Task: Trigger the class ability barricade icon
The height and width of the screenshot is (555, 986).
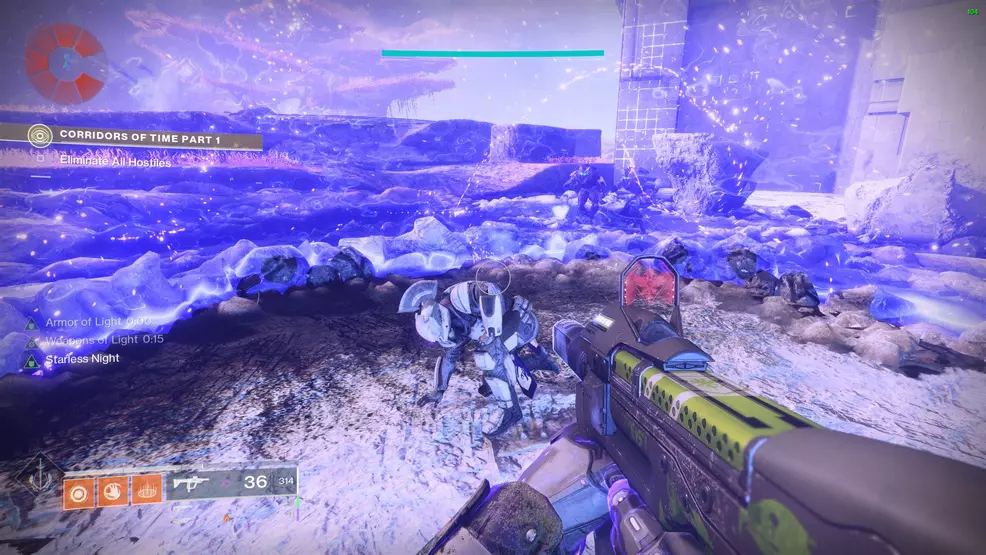Action: [145, 491]
